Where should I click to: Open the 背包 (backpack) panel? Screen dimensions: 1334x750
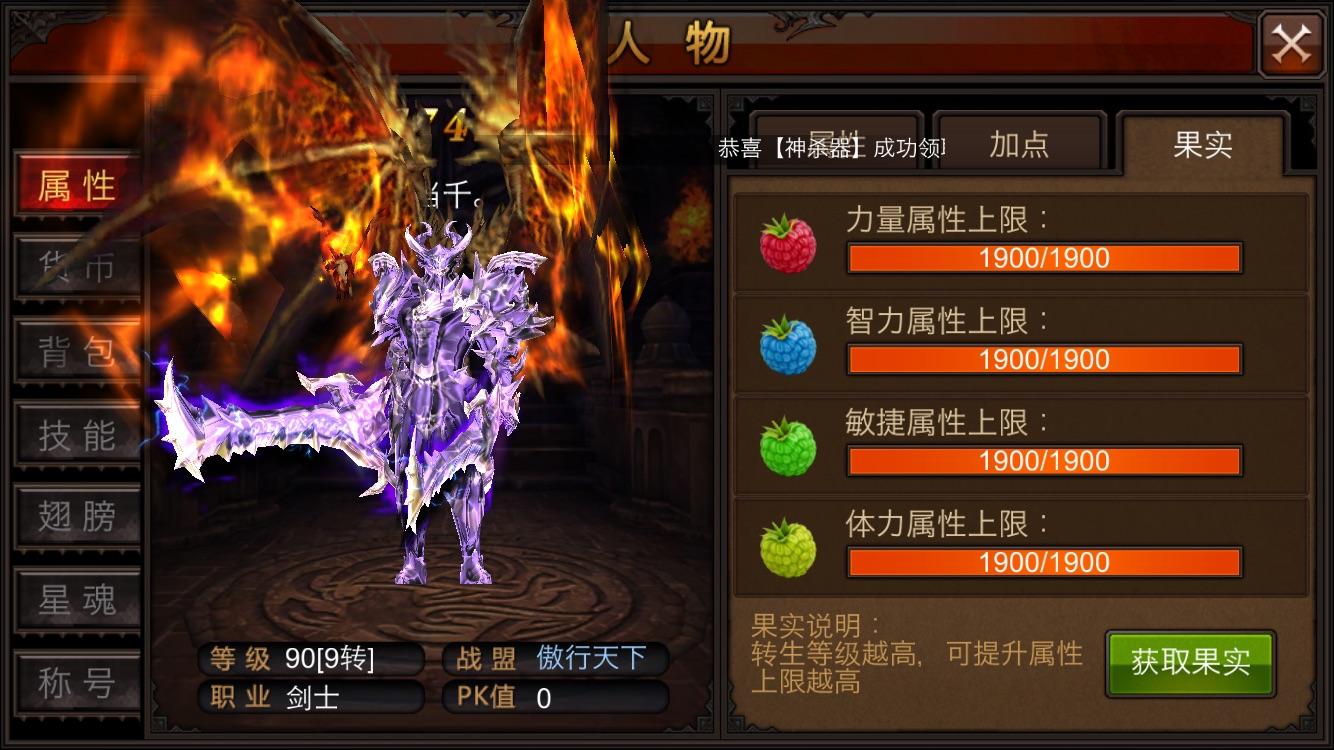pos(77,352)
